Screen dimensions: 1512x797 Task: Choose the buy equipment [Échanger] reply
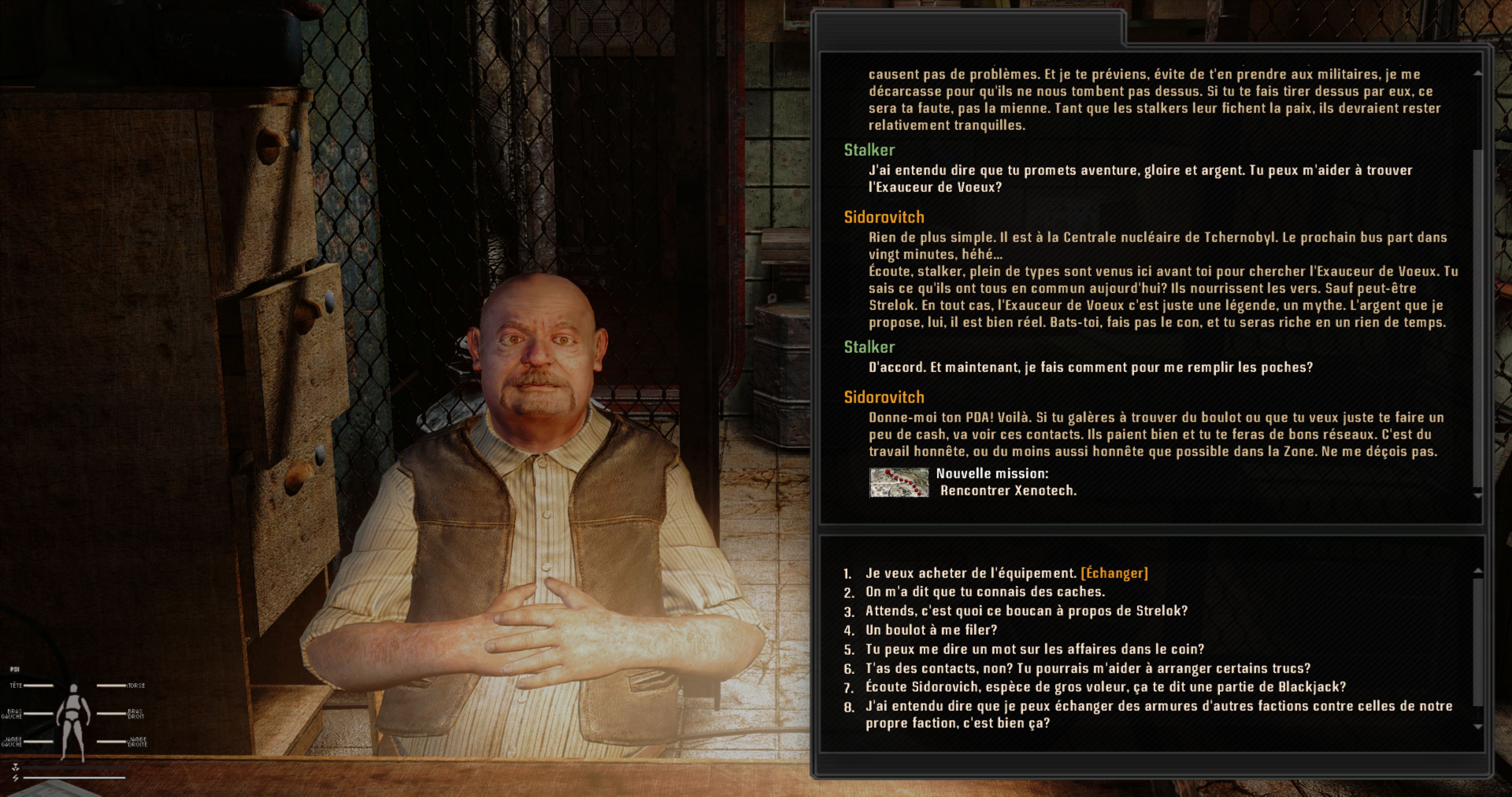[x=1006, y=573]
